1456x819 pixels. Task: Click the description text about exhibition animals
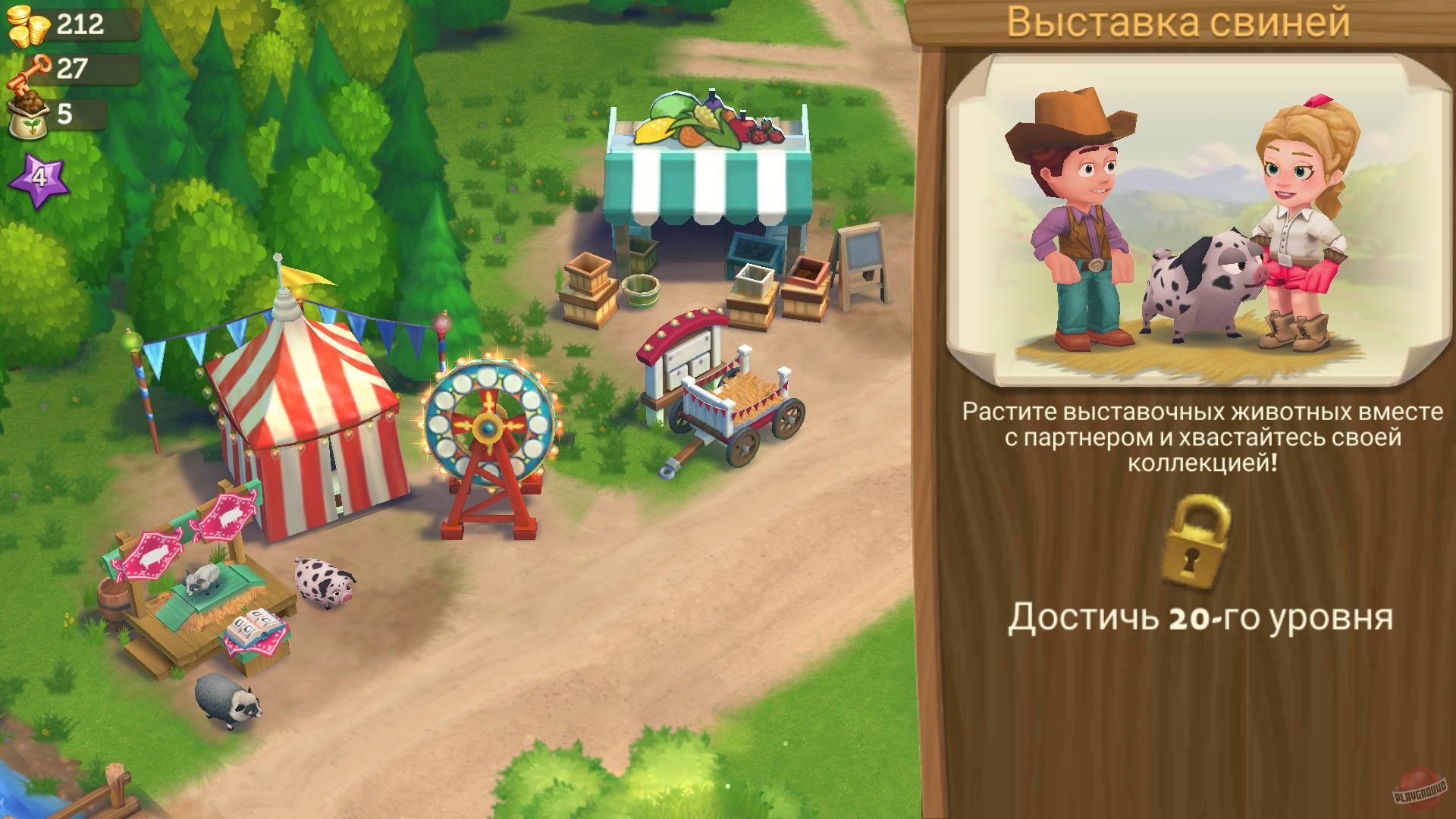coord(1198,440)
